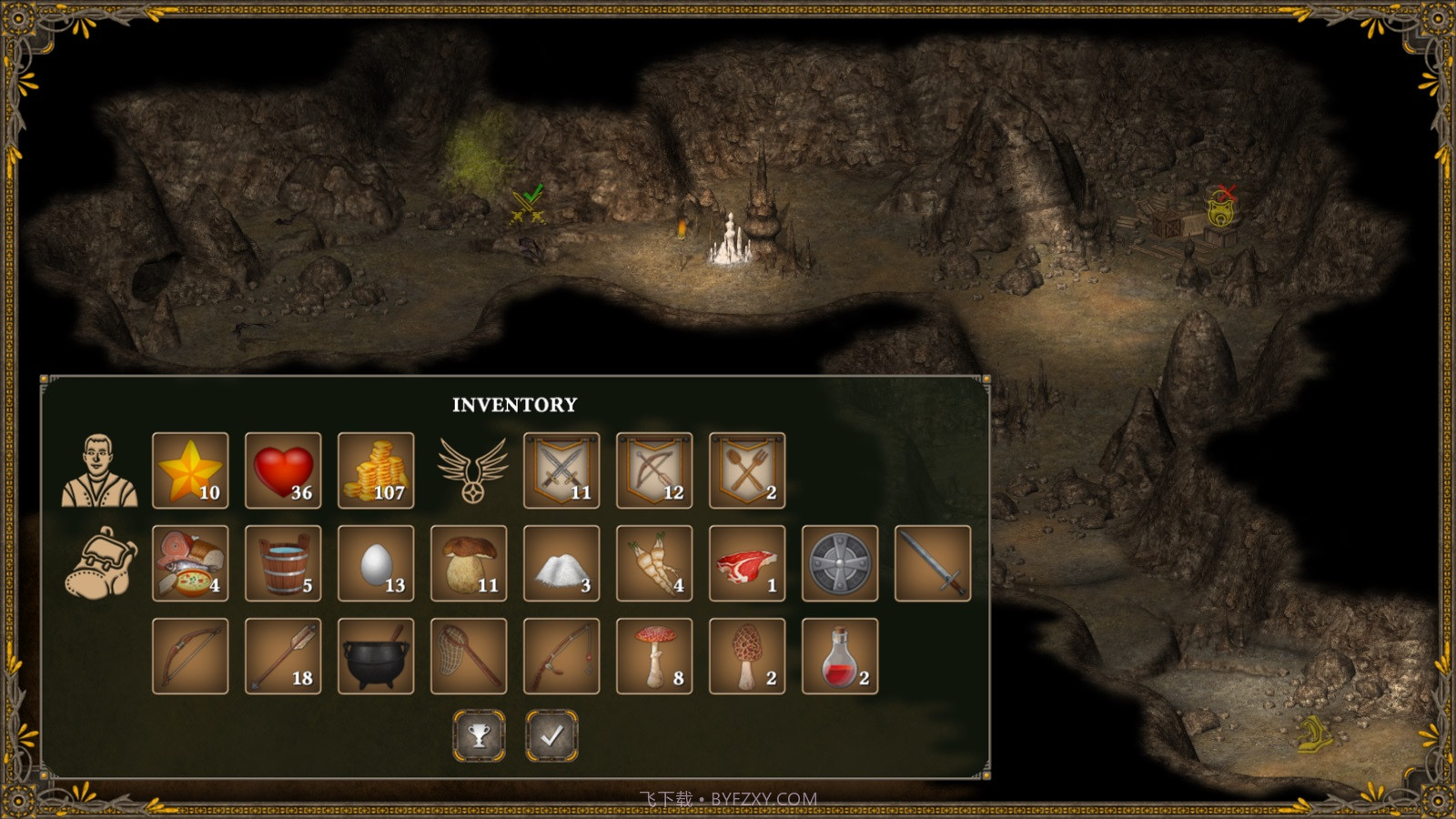Confirm inventory with the checkmark button
This screenshot has width=1456, height=819.
coord(551,735)
